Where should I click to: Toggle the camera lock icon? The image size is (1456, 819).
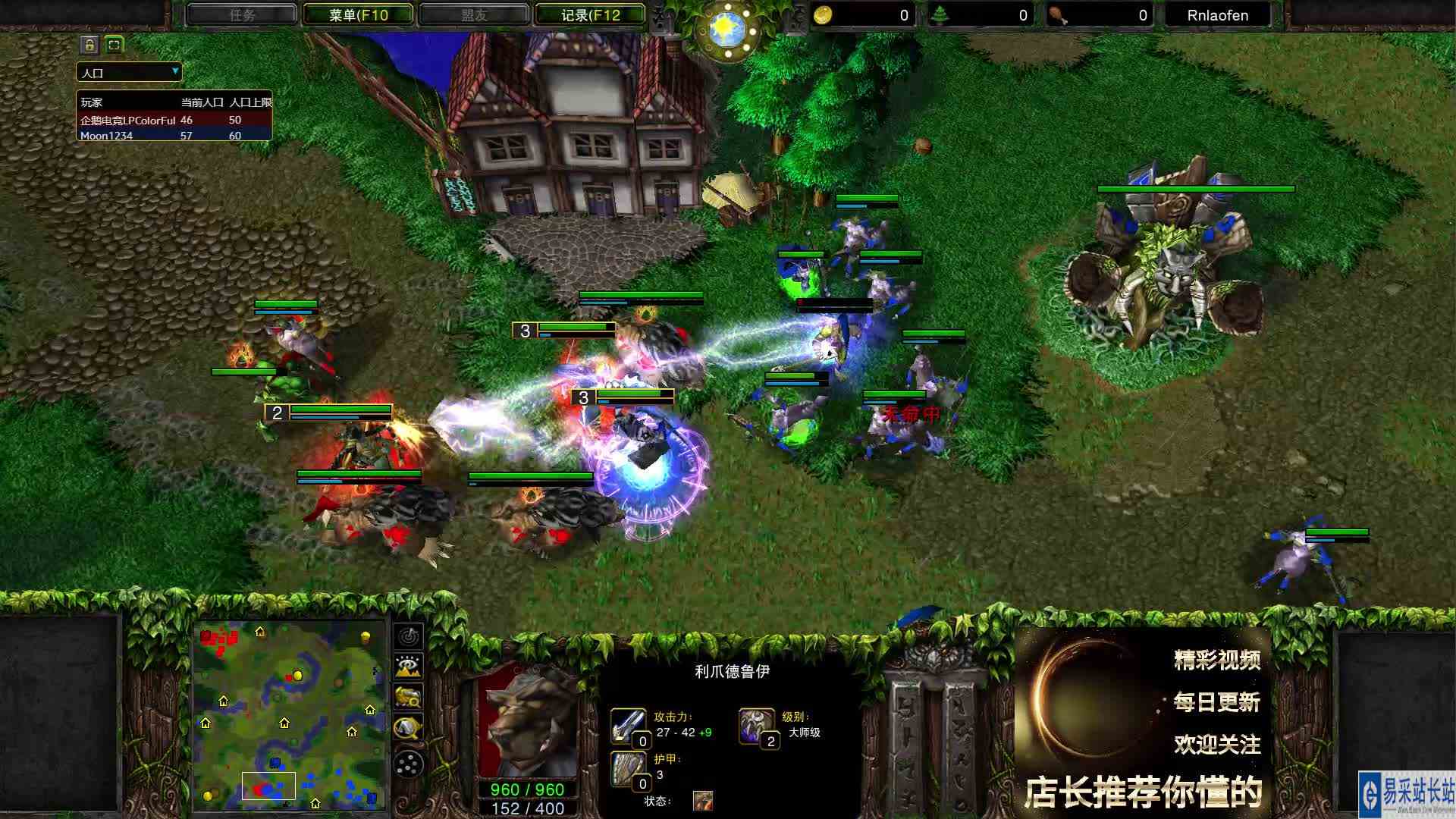(89, 45)
